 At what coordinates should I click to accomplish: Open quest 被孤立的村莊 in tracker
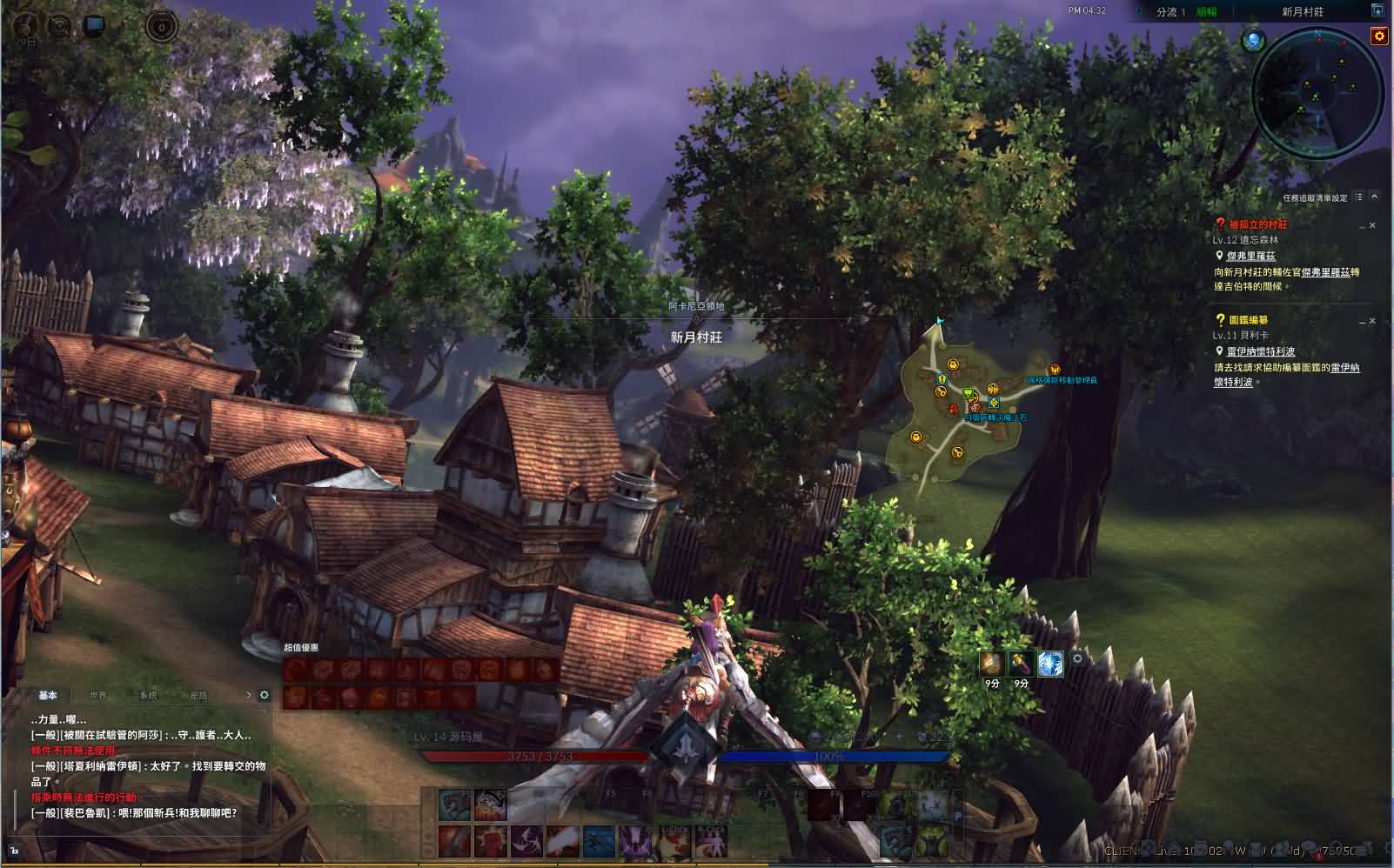coord(1257,224)
